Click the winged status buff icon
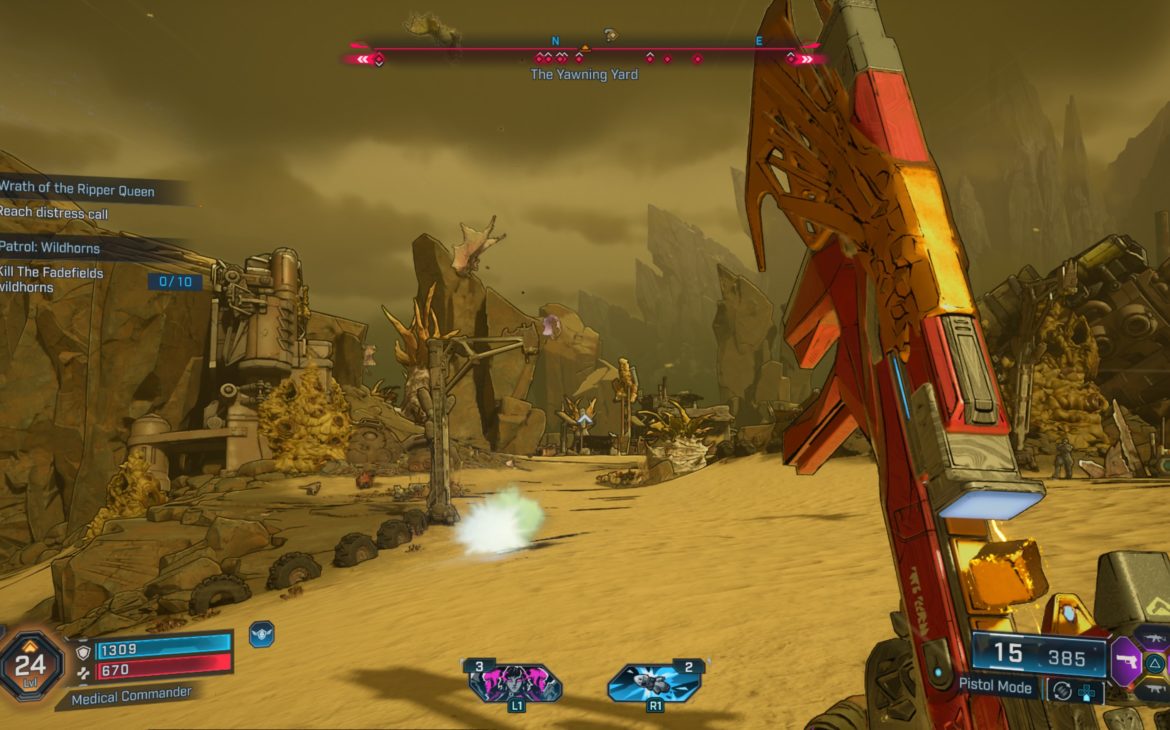The image size is (1170, 730). point(261,634)
